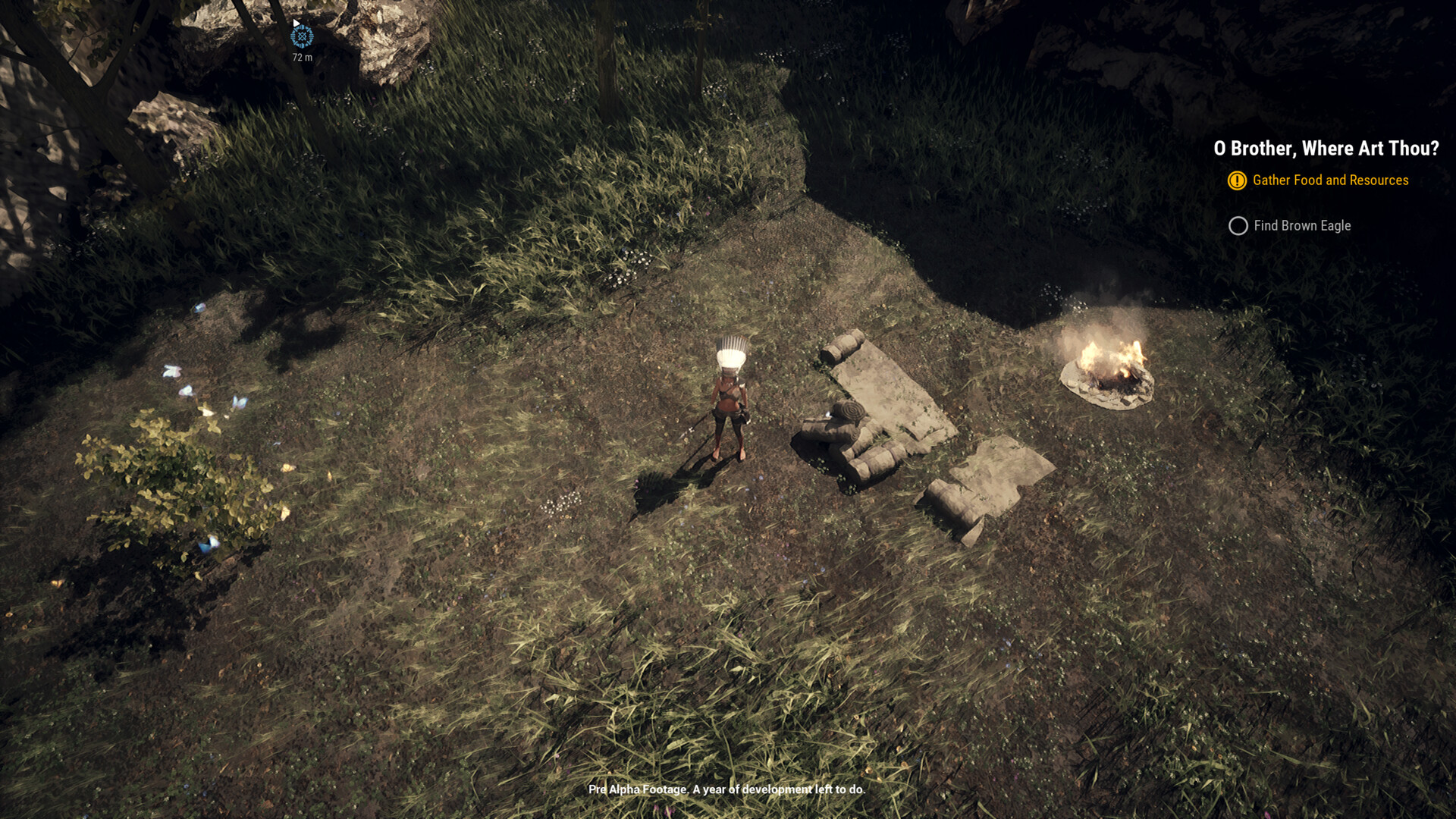Collapse the Find Brown Eagle objective entry
This screenshot has height=819, width=1456.
(1301, 226)
